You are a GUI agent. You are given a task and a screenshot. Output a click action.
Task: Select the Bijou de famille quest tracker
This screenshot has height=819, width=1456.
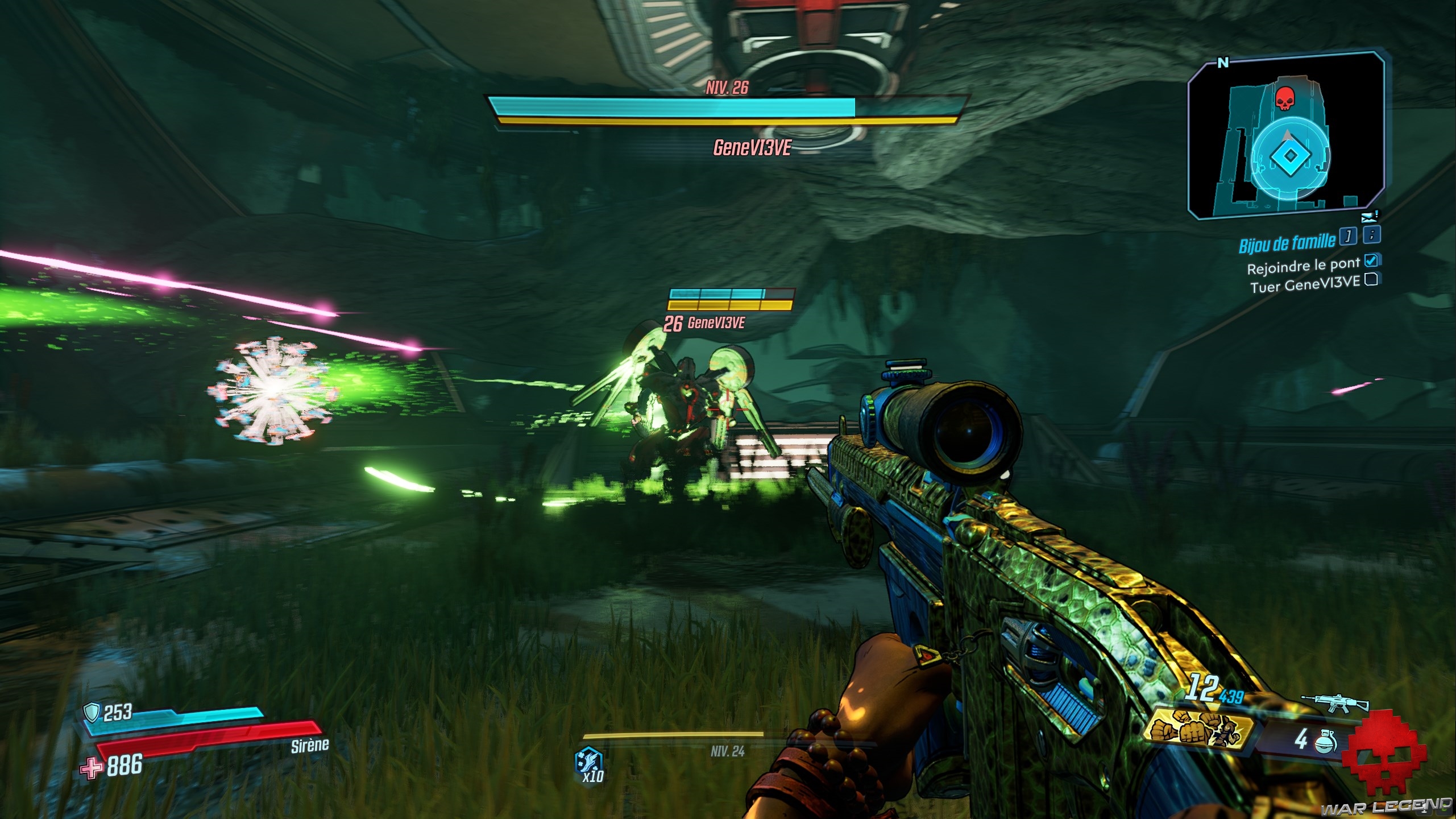[1287, 243]
